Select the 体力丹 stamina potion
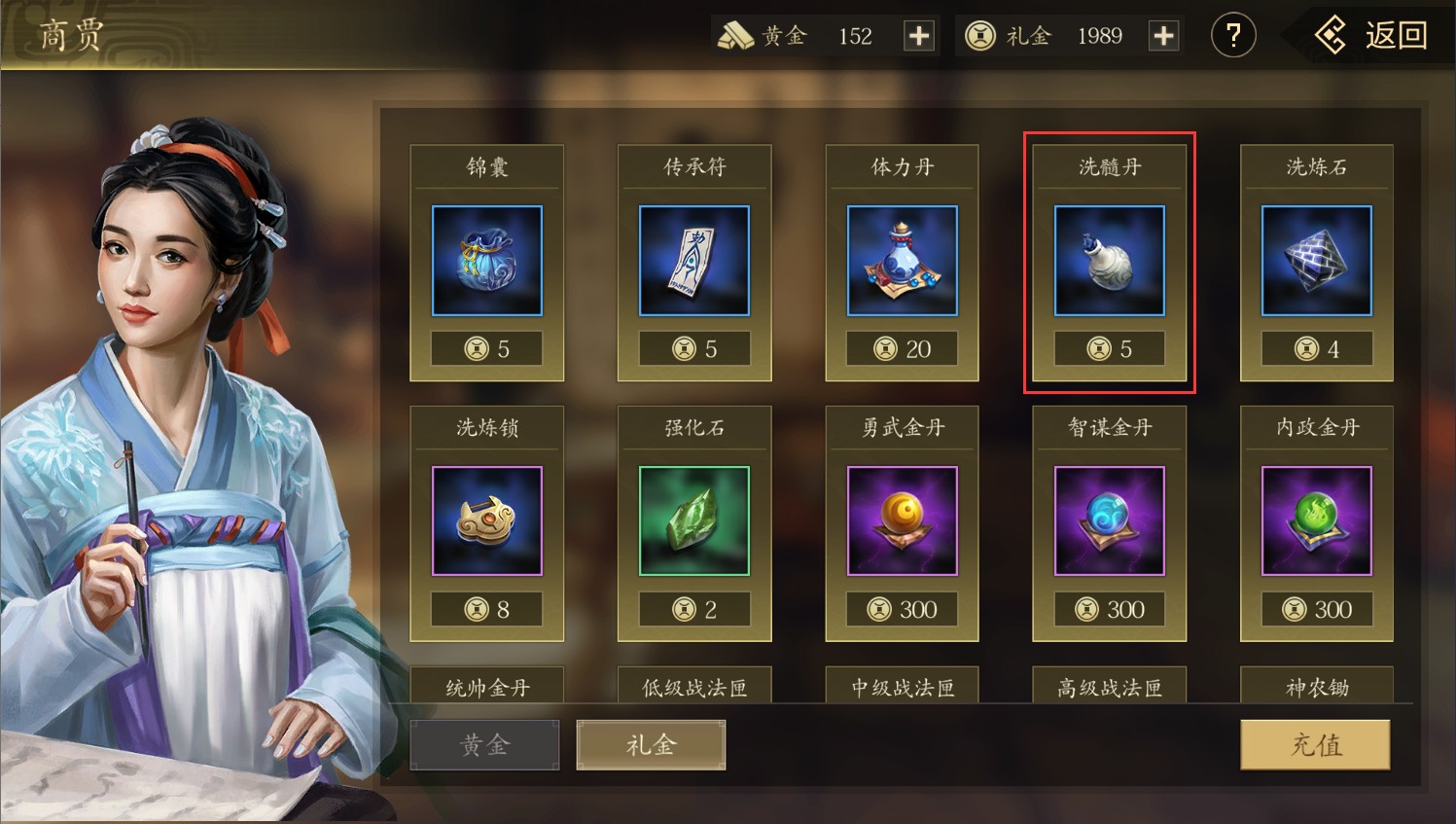This screenshot has height=824, width=1456. click(902, 261)
